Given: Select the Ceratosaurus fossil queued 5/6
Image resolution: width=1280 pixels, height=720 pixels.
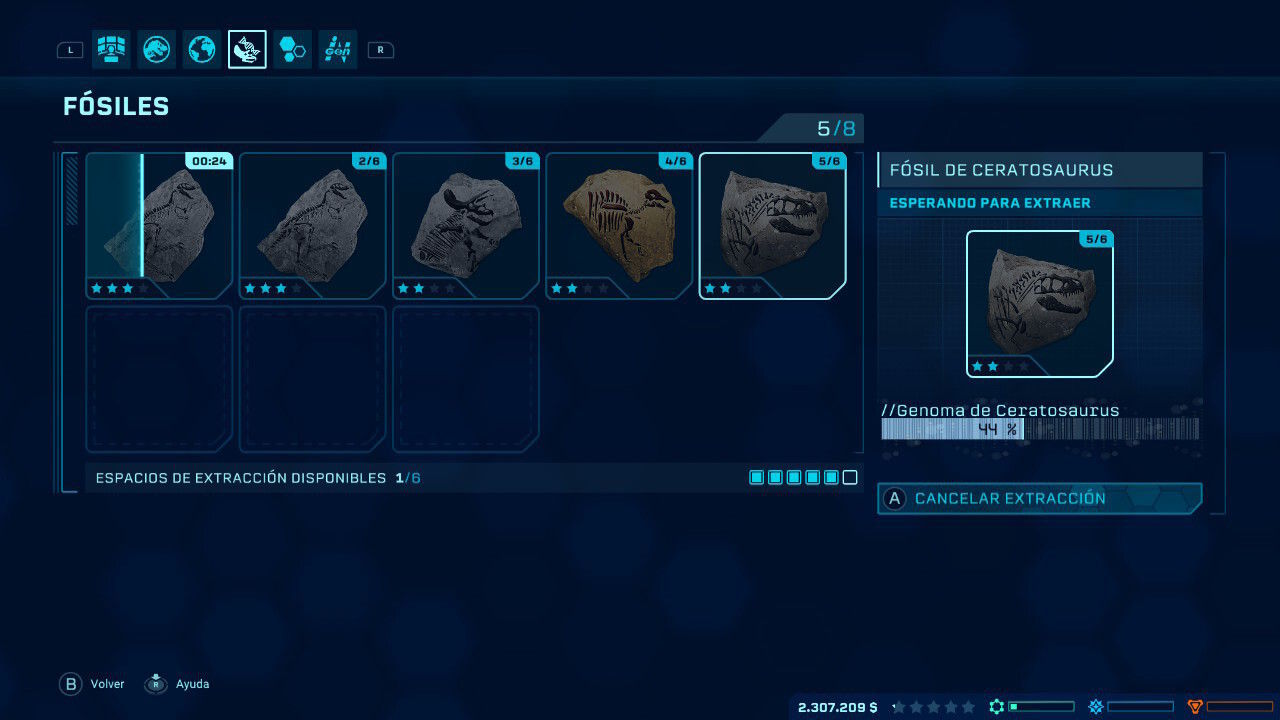Looking at the screenshot, I should point(773,226).
